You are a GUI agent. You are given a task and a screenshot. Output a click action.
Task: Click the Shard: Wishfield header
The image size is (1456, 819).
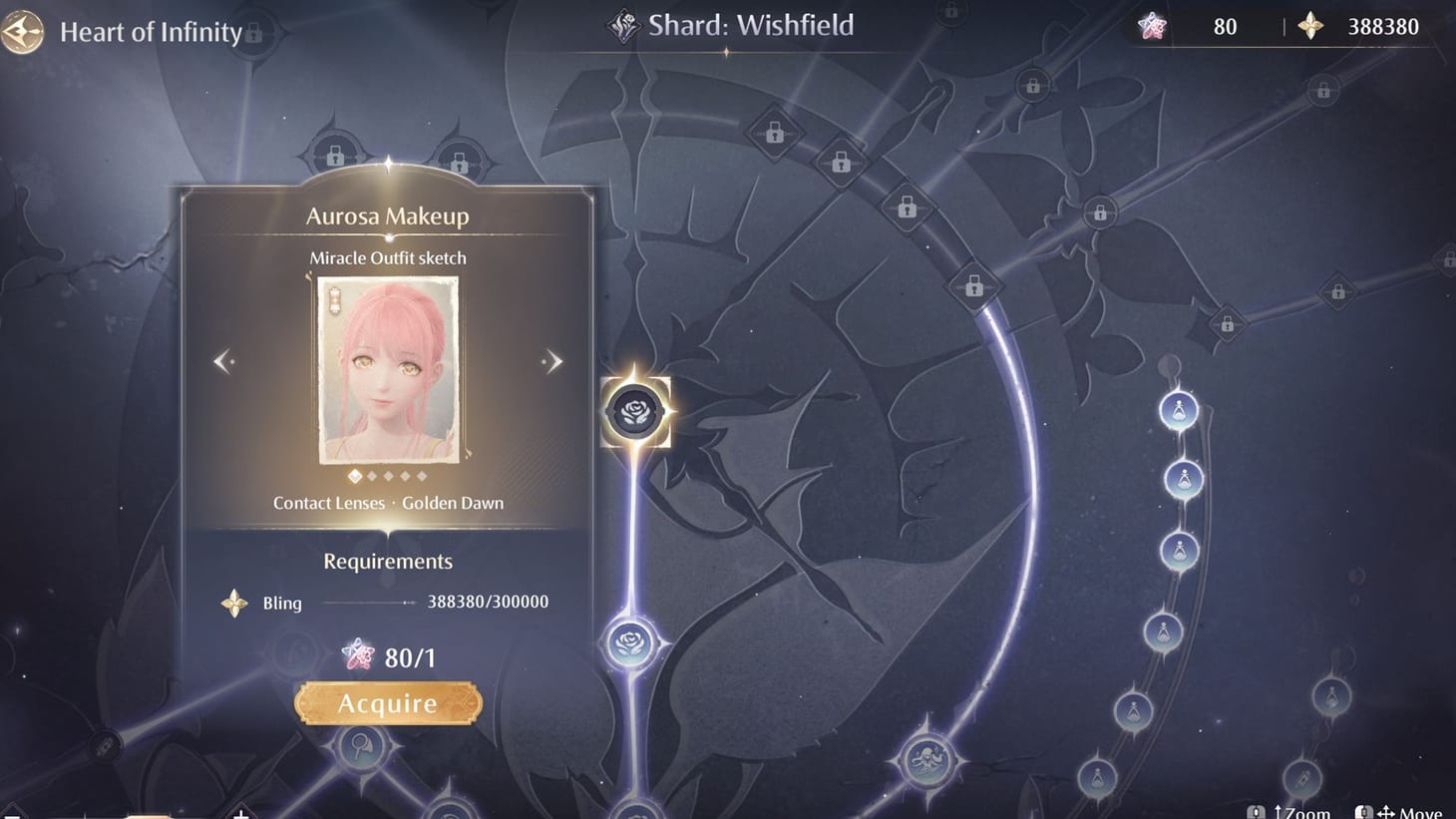click(750, 25)
